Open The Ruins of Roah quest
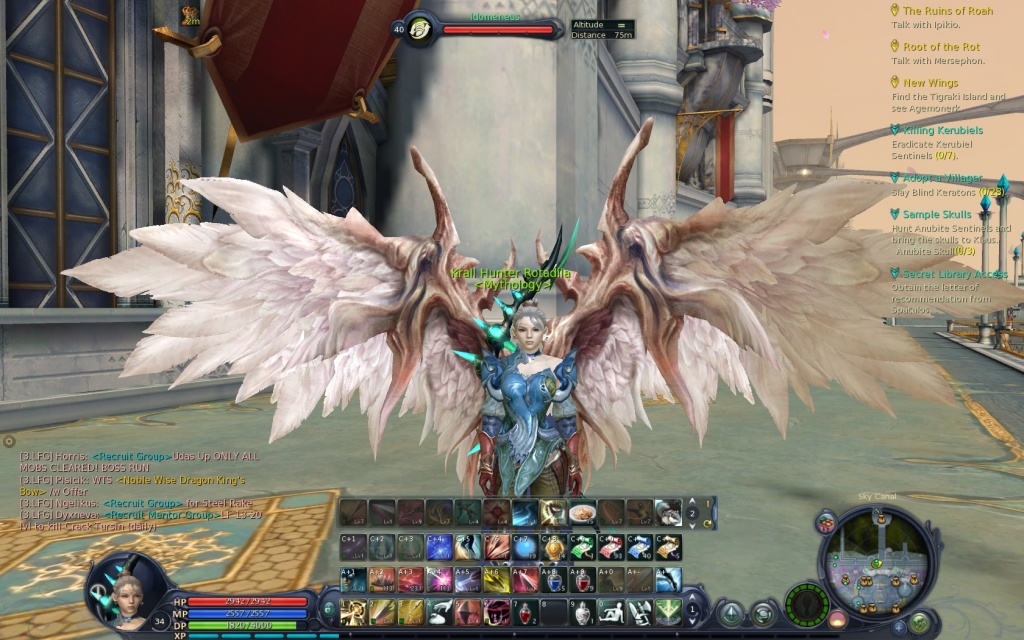 (948, 11)
